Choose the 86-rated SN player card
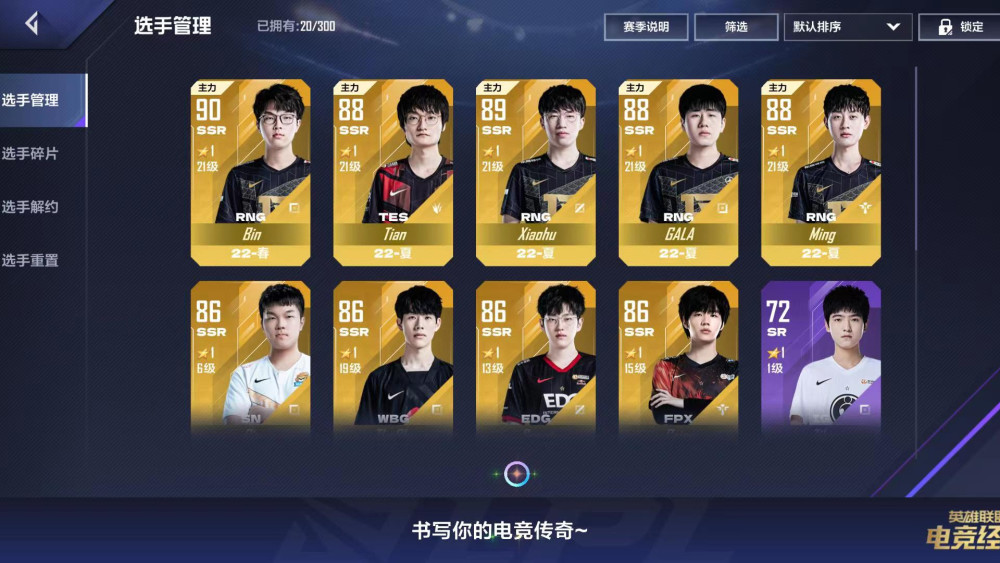 (x=251, y=355)
